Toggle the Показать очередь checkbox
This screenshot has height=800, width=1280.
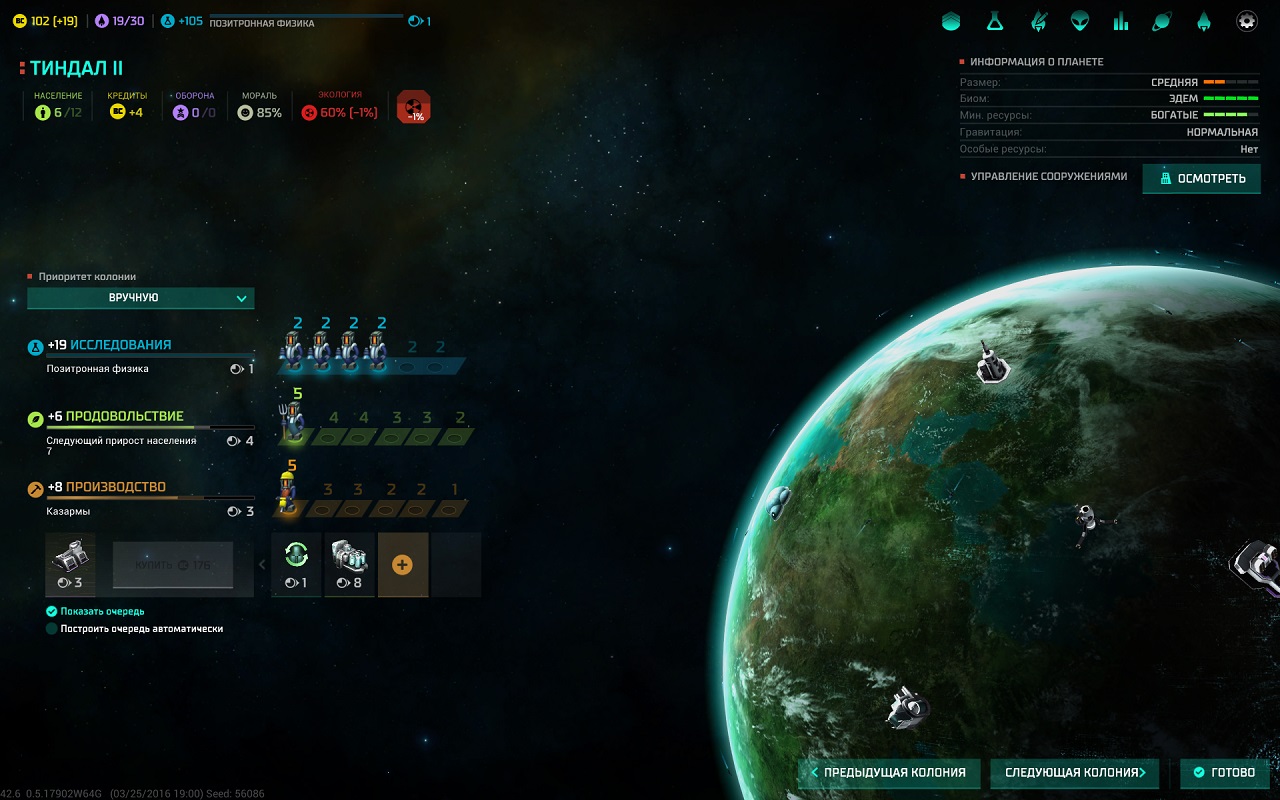pos(52,611)
